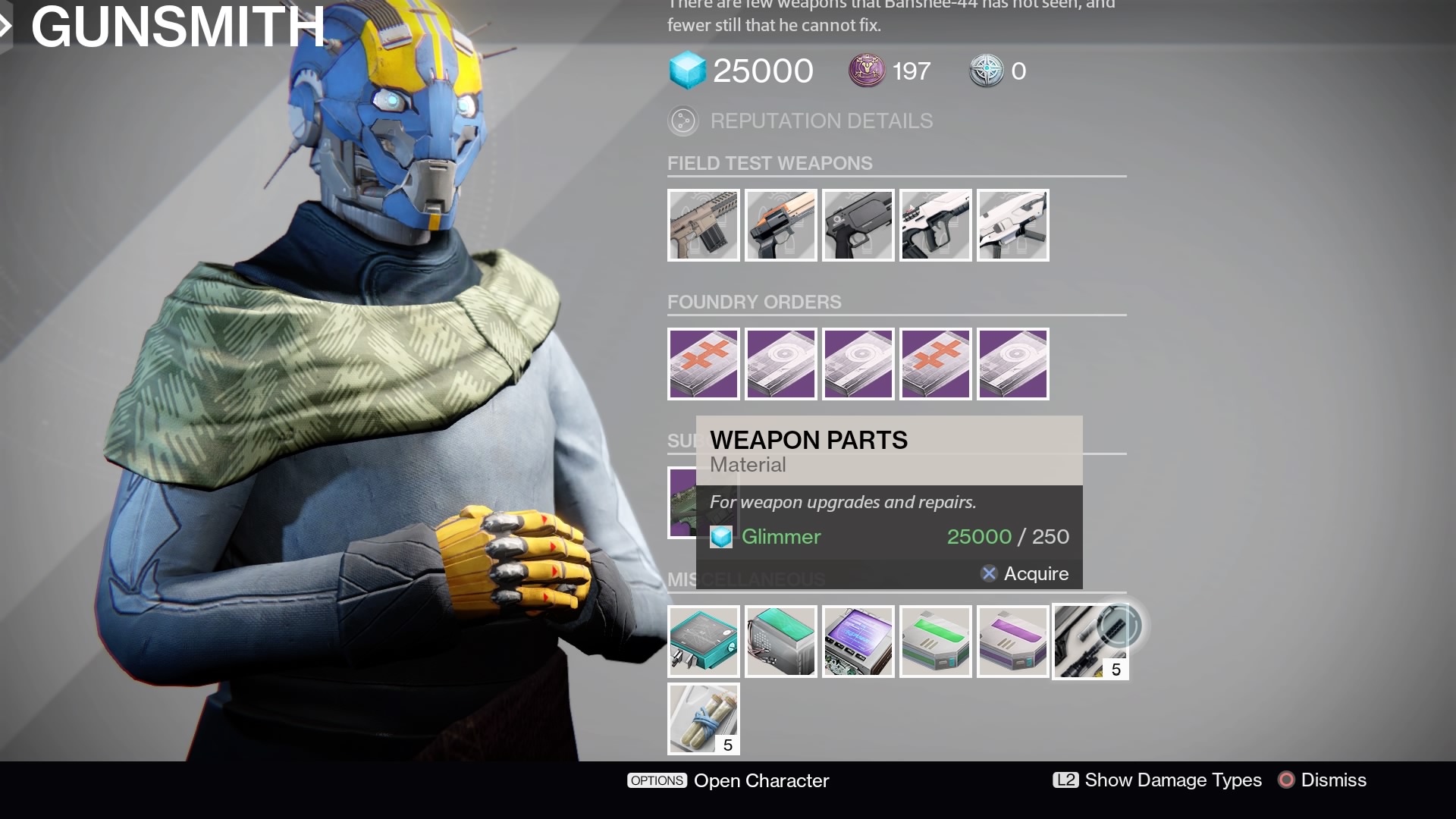Acquire the Weapon Parts material
The image size is (1456, 819).
[x=1025, y=574]
